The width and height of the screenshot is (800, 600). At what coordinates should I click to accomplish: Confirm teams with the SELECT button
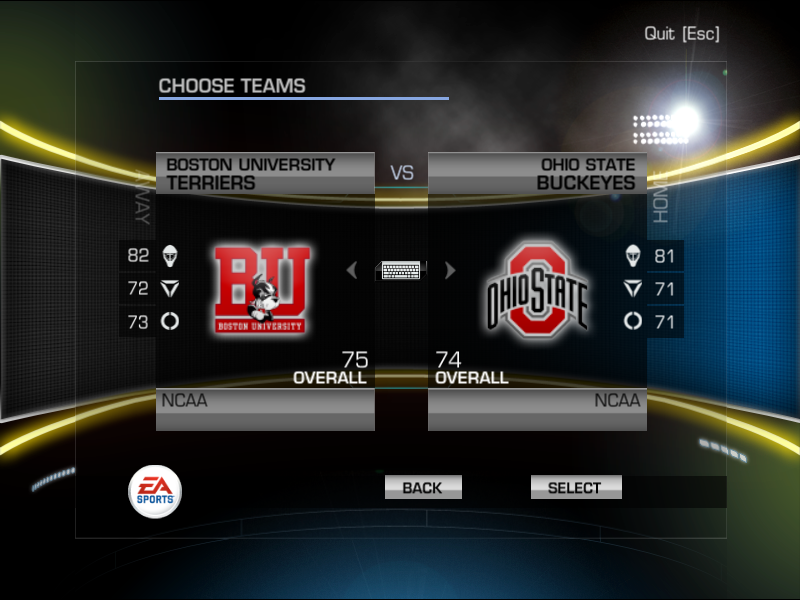(x=575, y=488)
